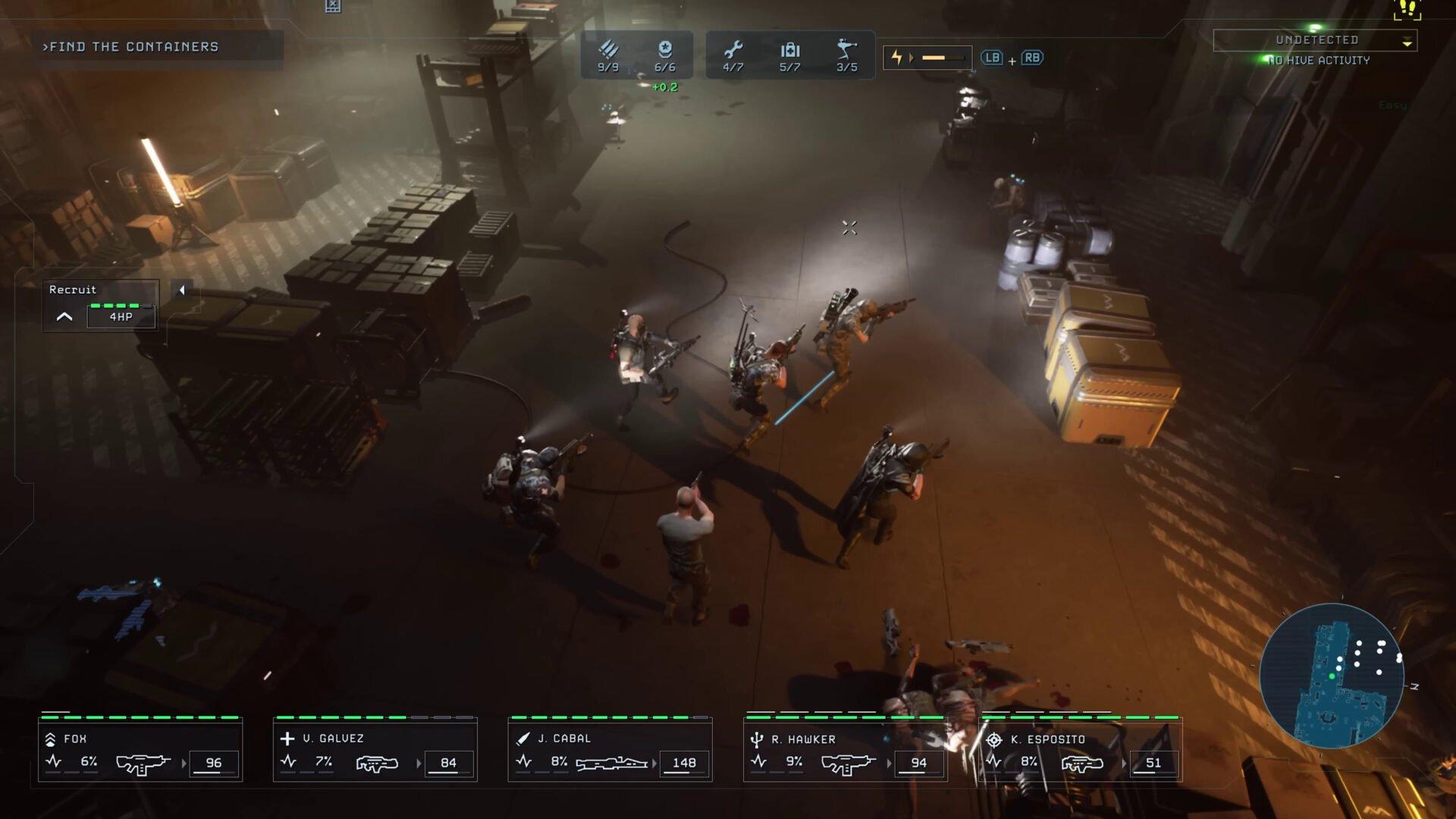
Task: Select the medkit icon showing 5/7
Action: coord(789,49)
